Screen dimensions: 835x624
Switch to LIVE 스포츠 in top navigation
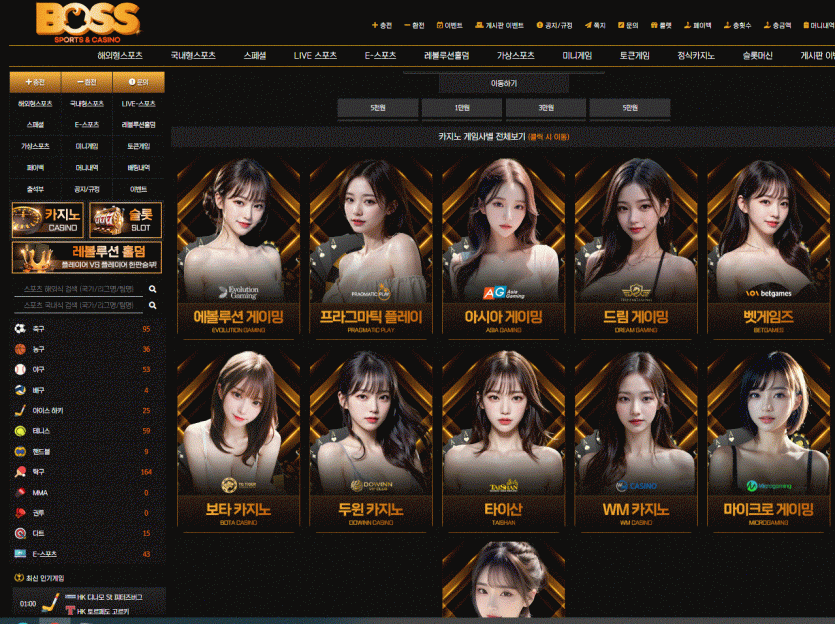click(x=315, y=56)
